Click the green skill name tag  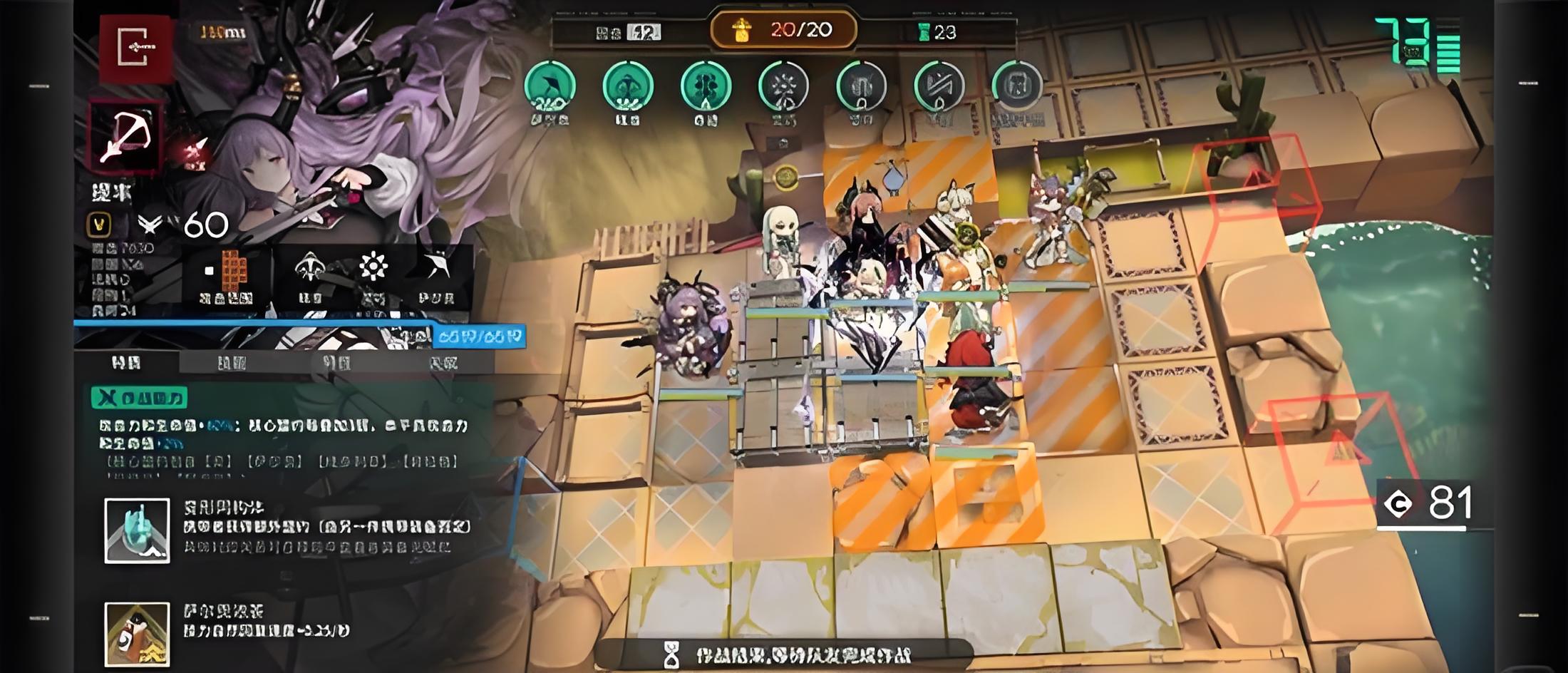tap(139, 398)
